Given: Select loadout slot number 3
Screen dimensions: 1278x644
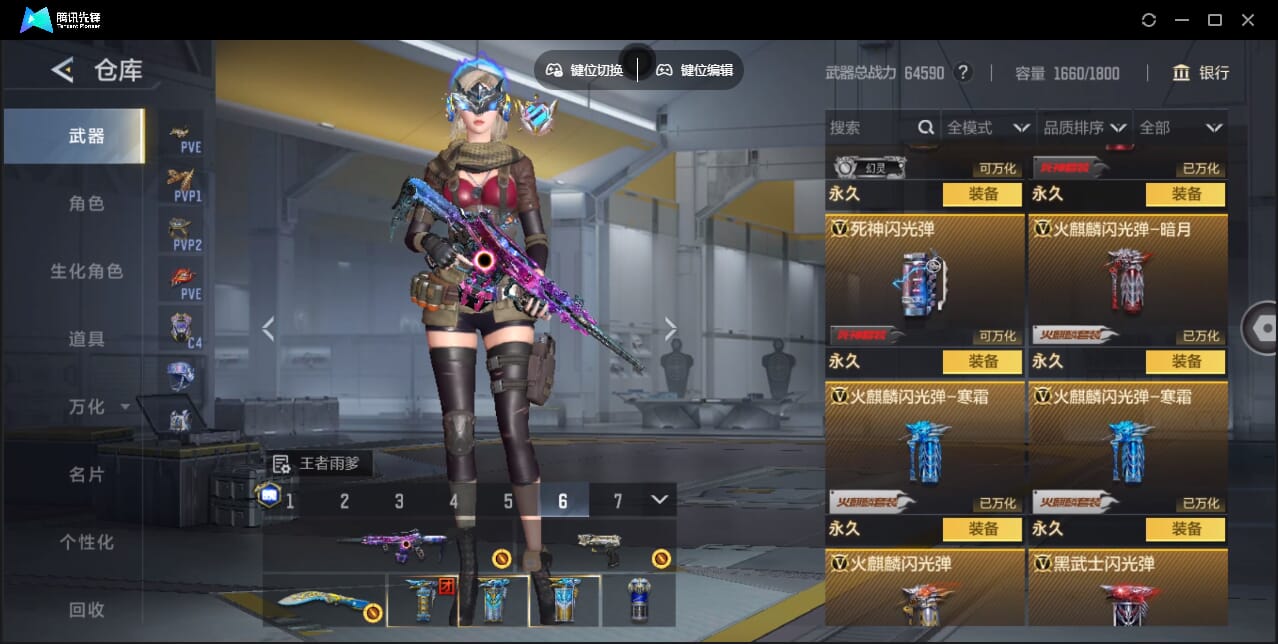Looking at the screenshot, I should coord(399,501).
